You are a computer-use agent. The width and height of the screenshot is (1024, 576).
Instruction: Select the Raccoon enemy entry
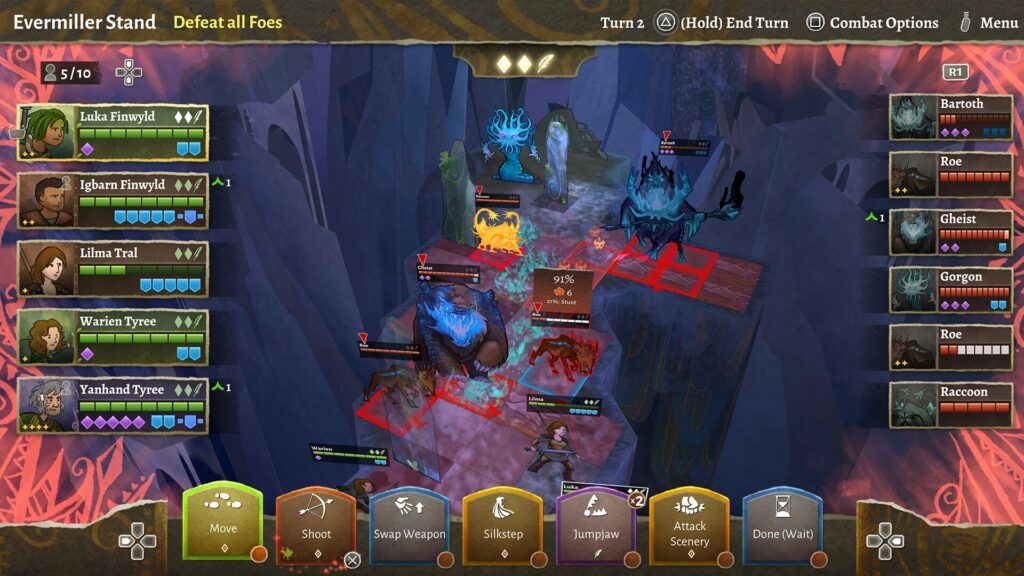[x=951, y=405]
